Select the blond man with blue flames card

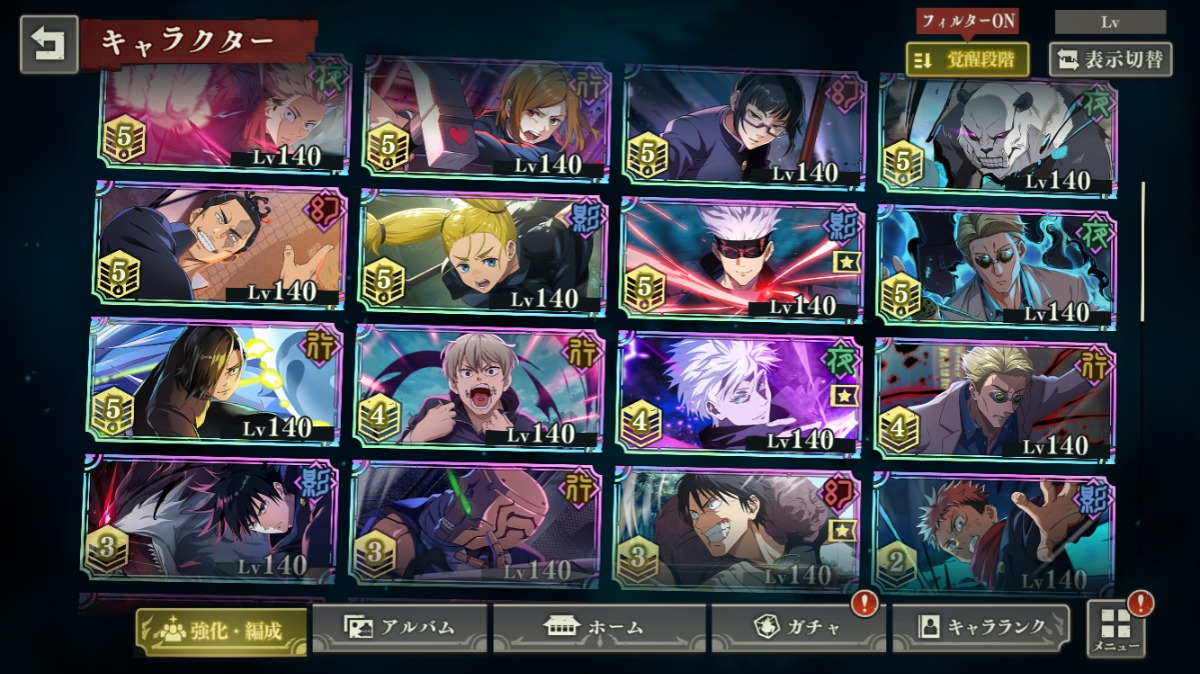click(x=997, y=266)
